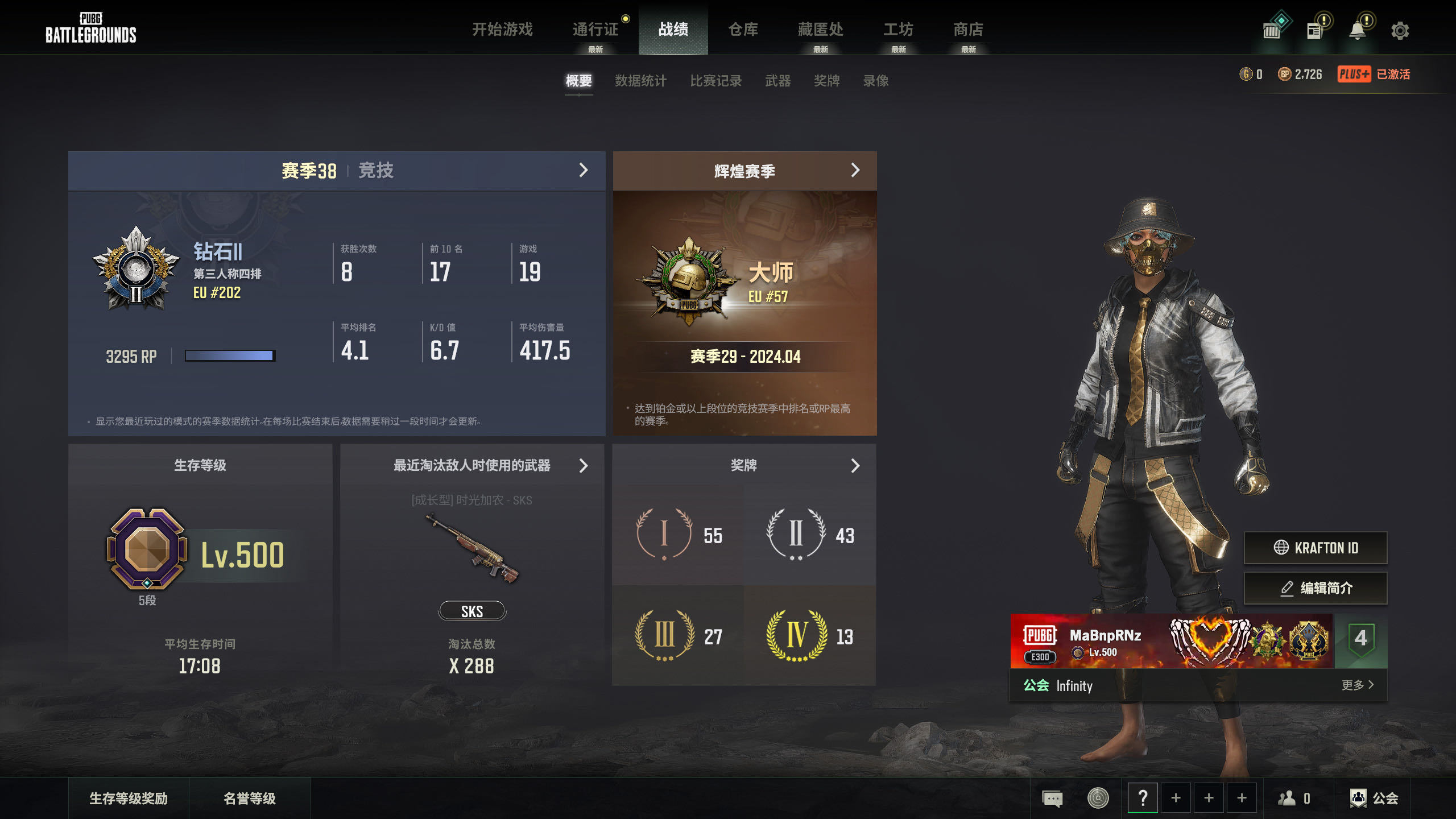Screen dimensions: 1456x819
Task: Select the 数据统计 statistics sub-tab
Action: 640,81
